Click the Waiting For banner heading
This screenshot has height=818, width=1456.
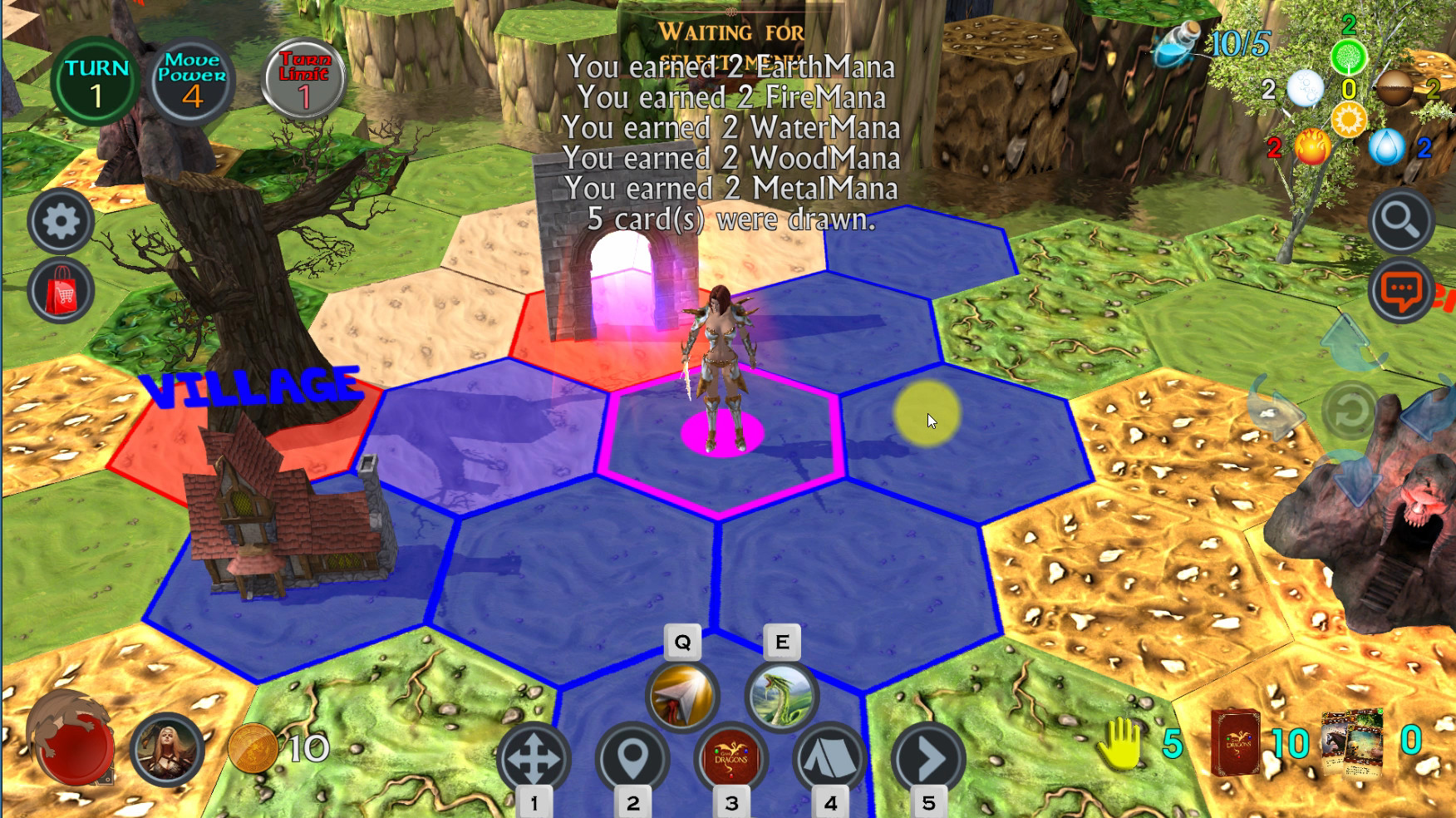point(731,33)
